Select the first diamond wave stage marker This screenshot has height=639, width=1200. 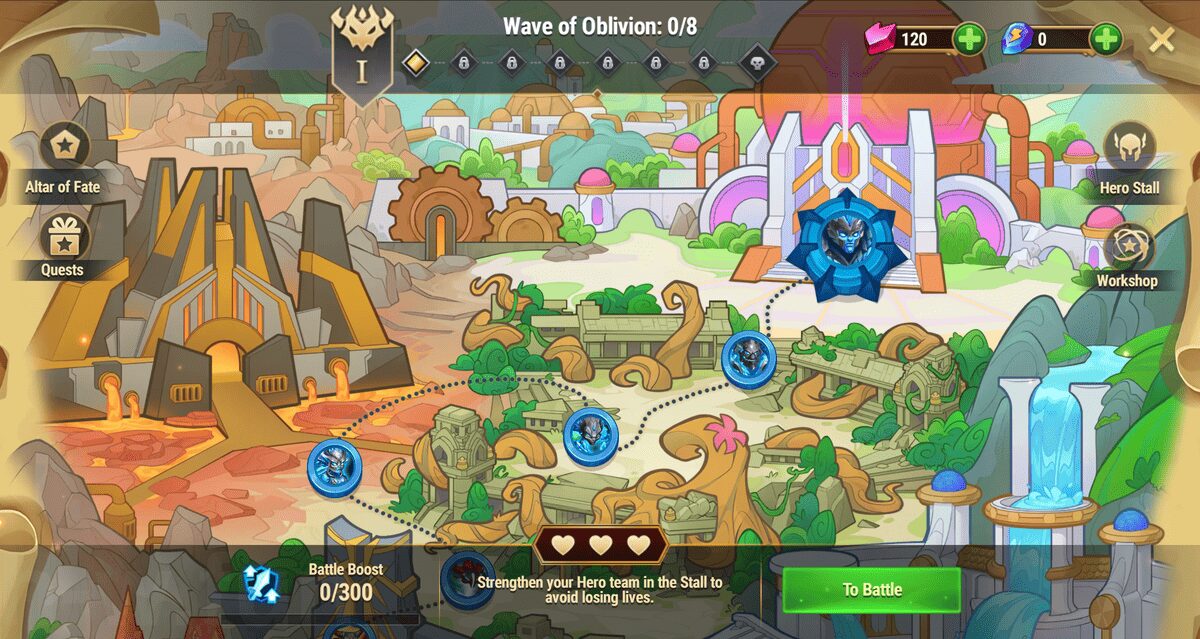[x=415, y=63]
